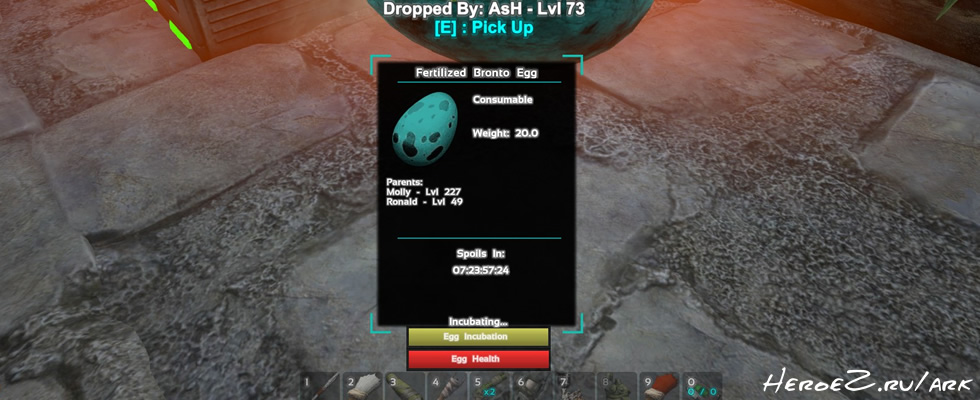This screenshot has width=980, height=400.
Task: Select the spear in hotbar slot 1
Action: click(322, 386)
